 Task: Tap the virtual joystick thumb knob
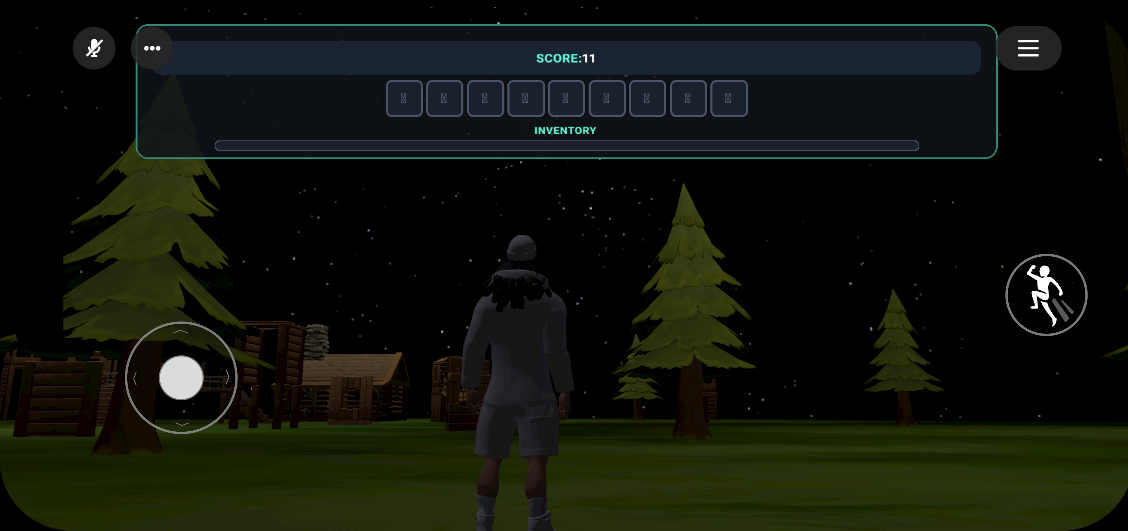tap(181, 378)
